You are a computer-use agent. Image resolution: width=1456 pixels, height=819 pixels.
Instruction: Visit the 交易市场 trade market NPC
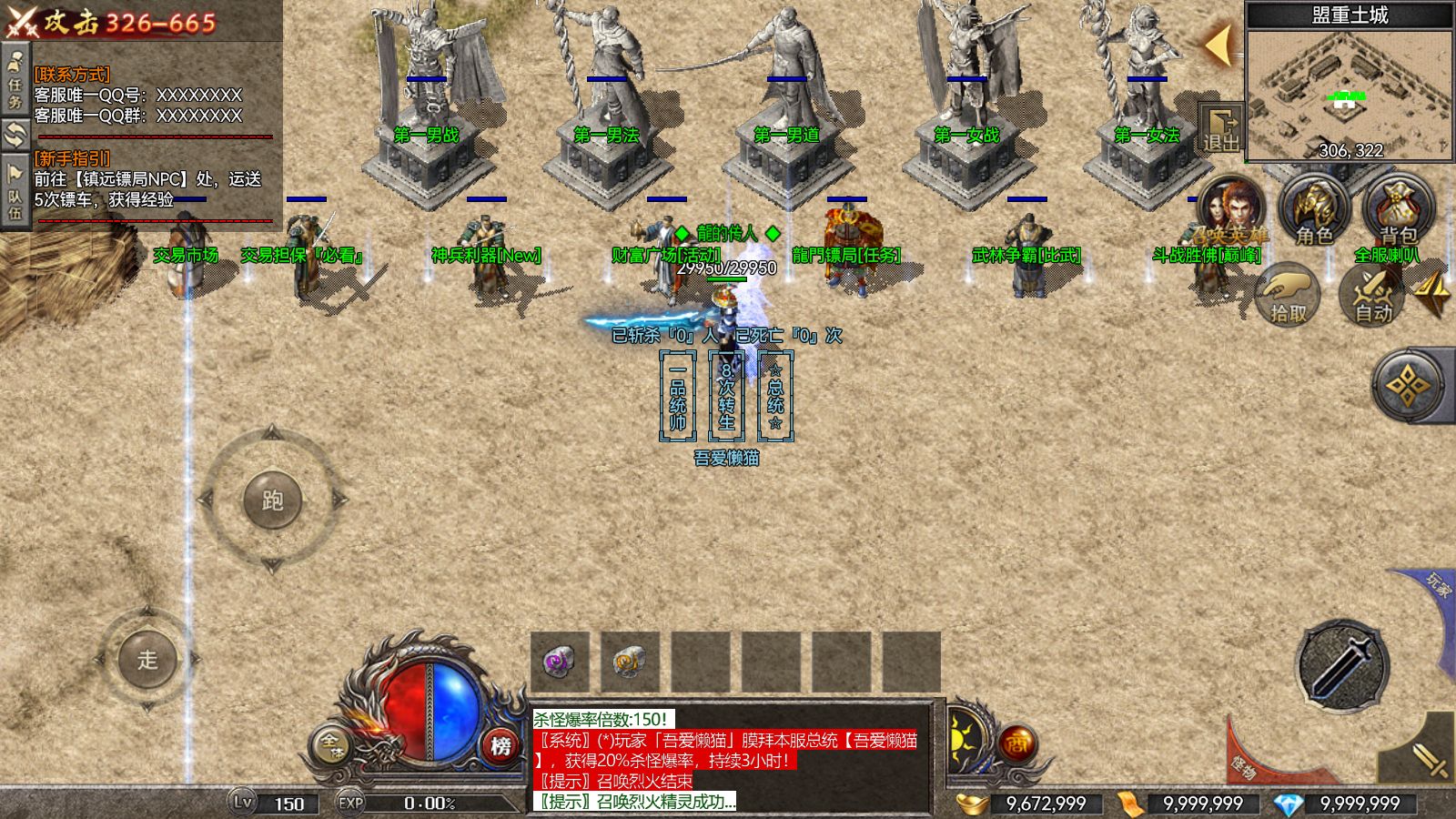coord(185,257)
